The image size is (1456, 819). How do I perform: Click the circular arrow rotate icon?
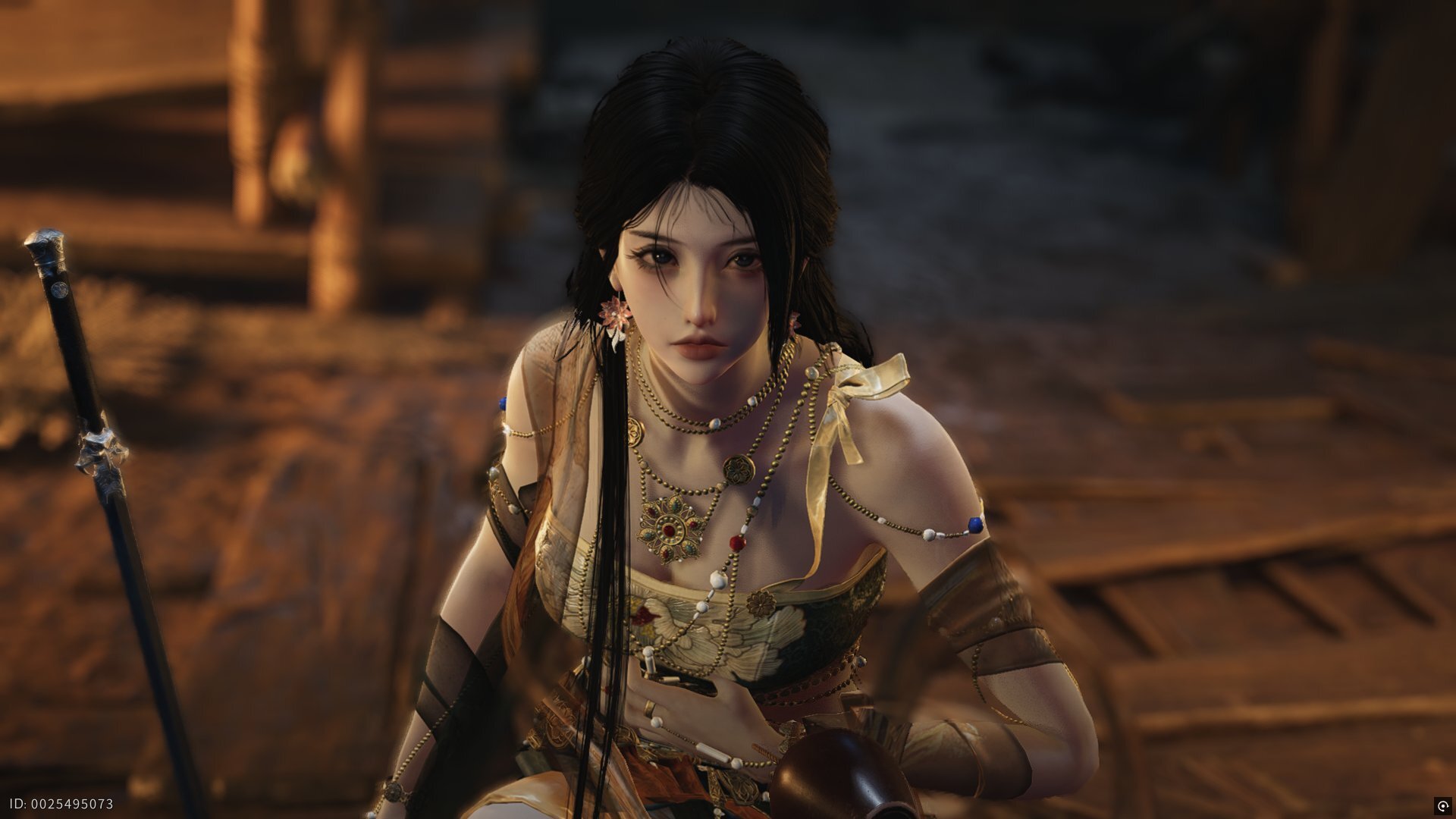pyautogui.click(x=1442, y=805)
